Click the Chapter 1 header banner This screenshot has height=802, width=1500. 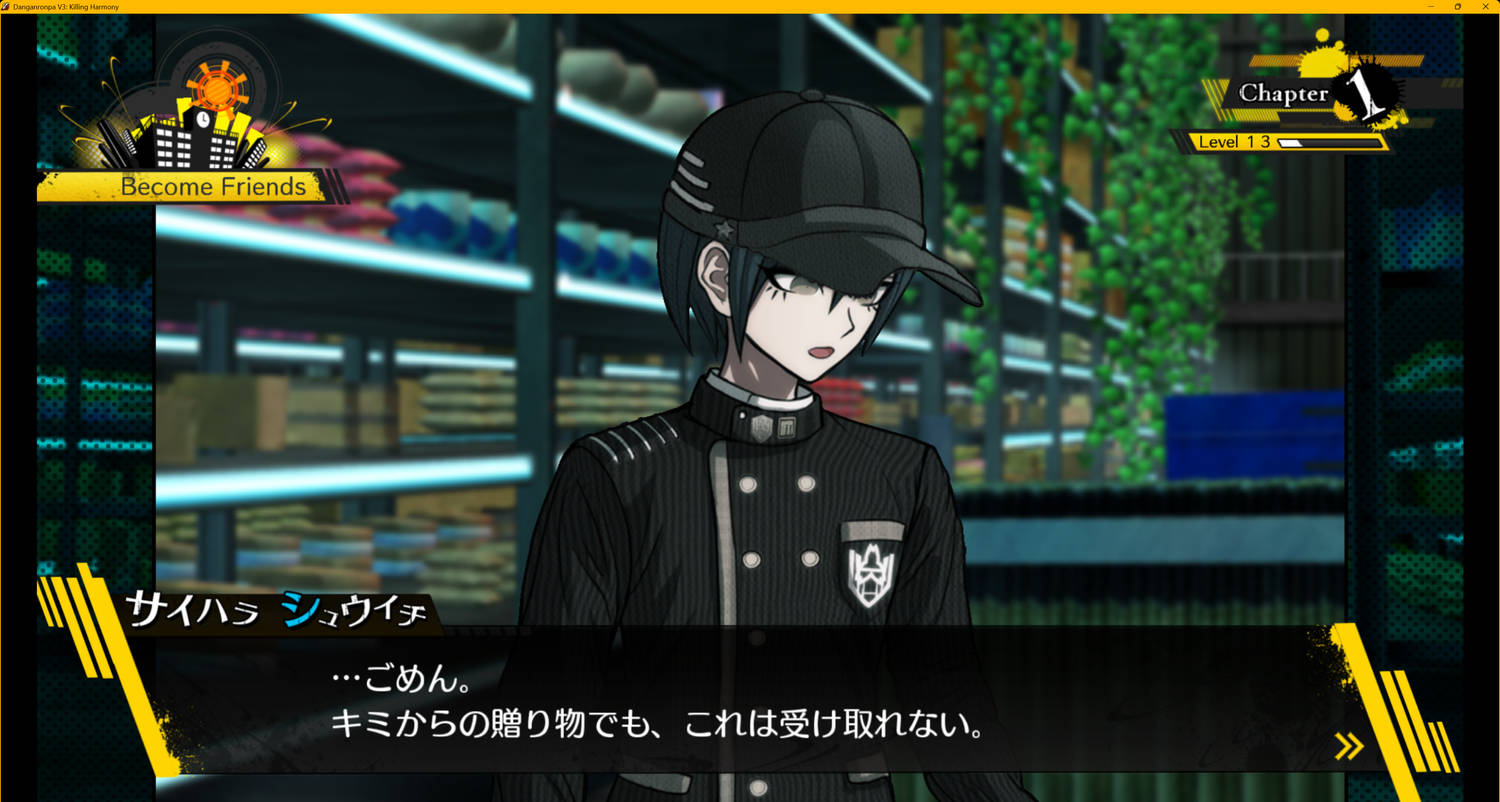pyautogui.click(x=1285, y=92)
